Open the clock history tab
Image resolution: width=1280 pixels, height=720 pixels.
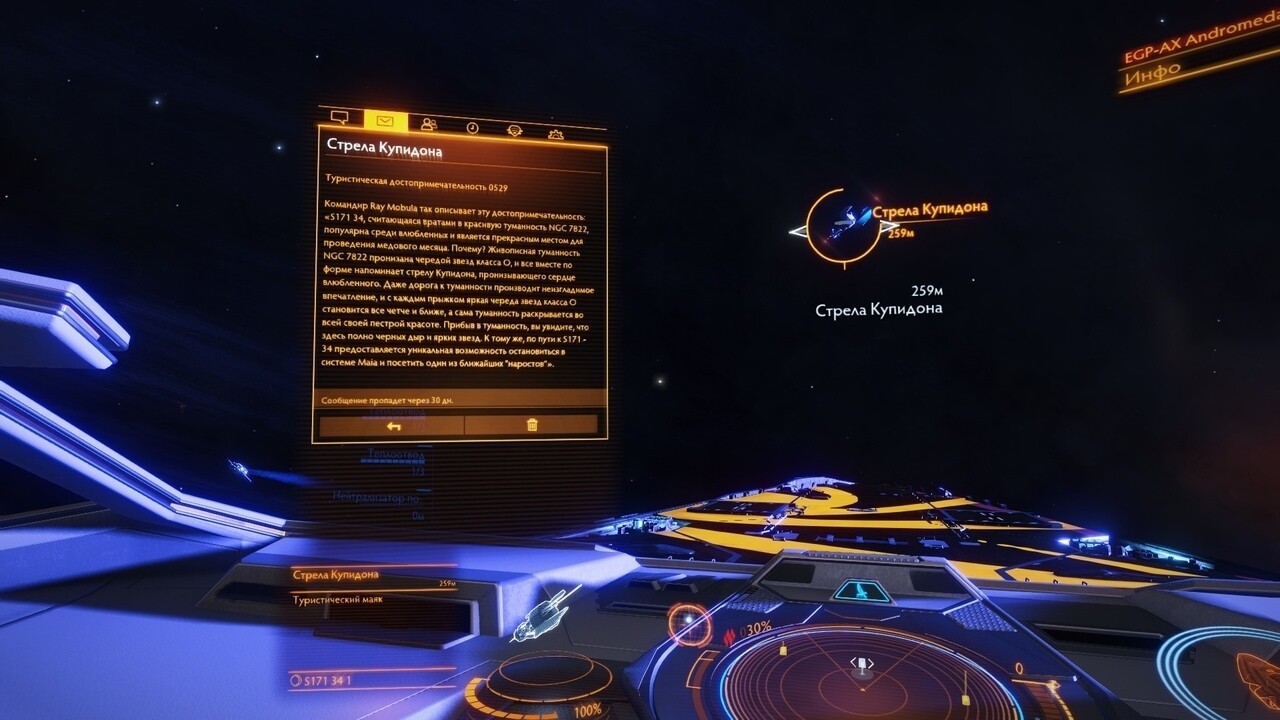tap(472, 127)
